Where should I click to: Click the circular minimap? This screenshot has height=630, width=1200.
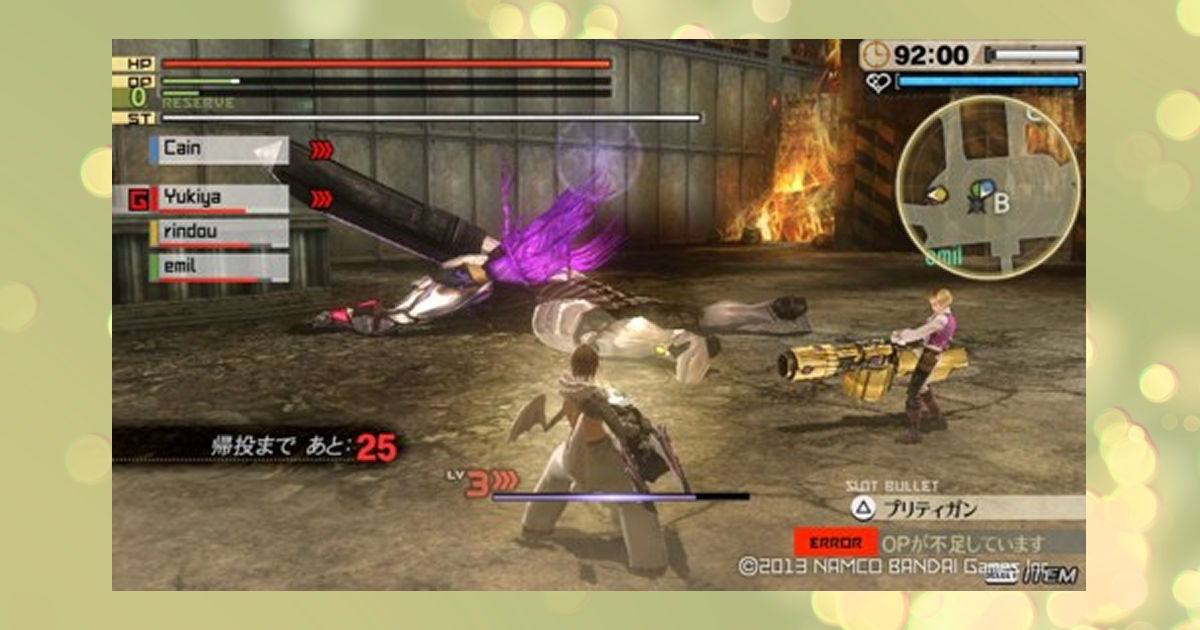(987, 185)
